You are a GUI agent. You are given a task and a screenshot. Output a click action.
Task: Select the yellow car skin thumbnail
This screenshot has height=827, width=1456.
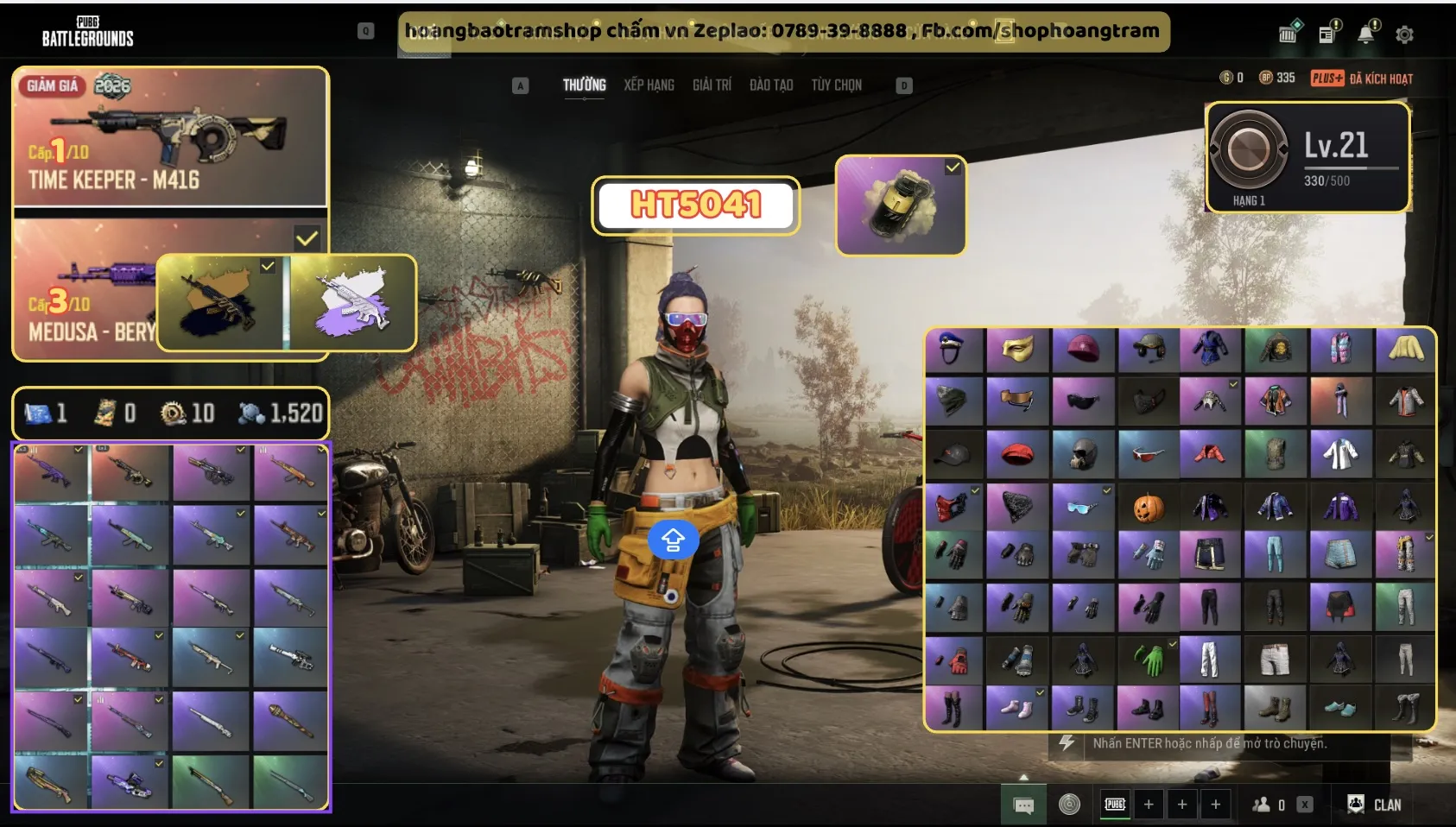click(x=901, y=205)
